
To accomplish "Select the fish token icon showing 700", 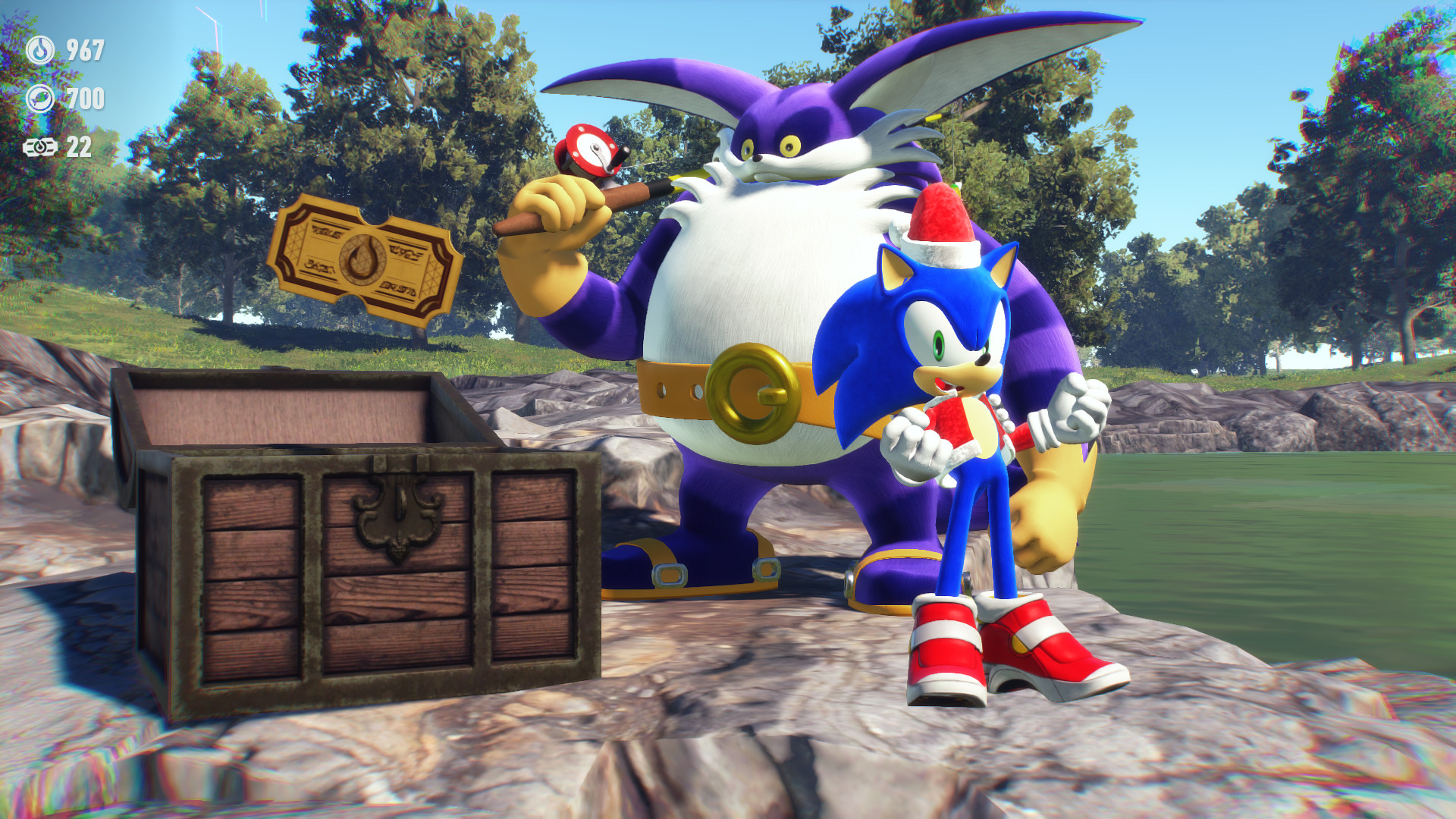I will tap(42, 98).
